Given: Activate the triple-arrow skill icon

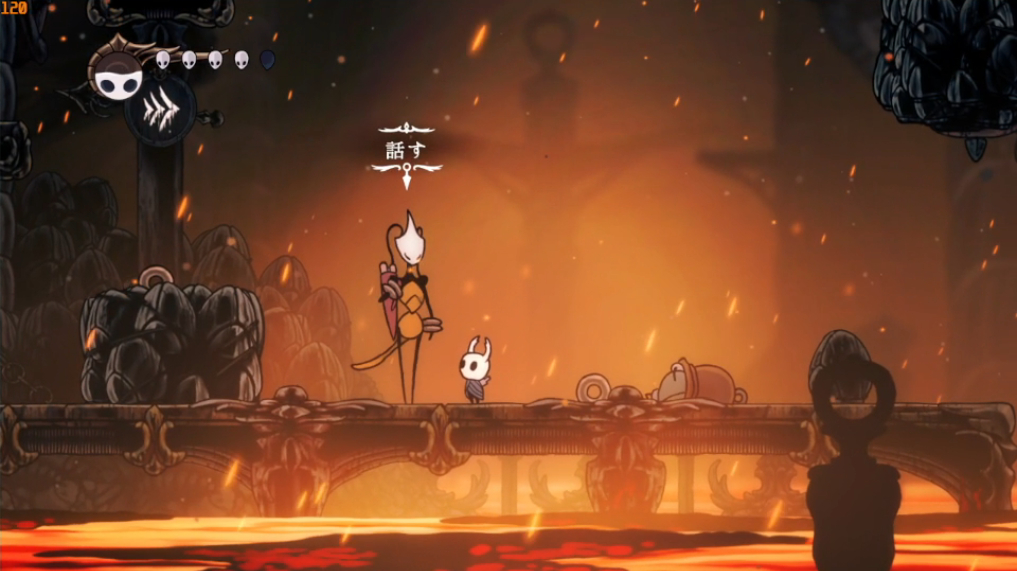Looking at the screenshot, I should [x=160, y=110].
